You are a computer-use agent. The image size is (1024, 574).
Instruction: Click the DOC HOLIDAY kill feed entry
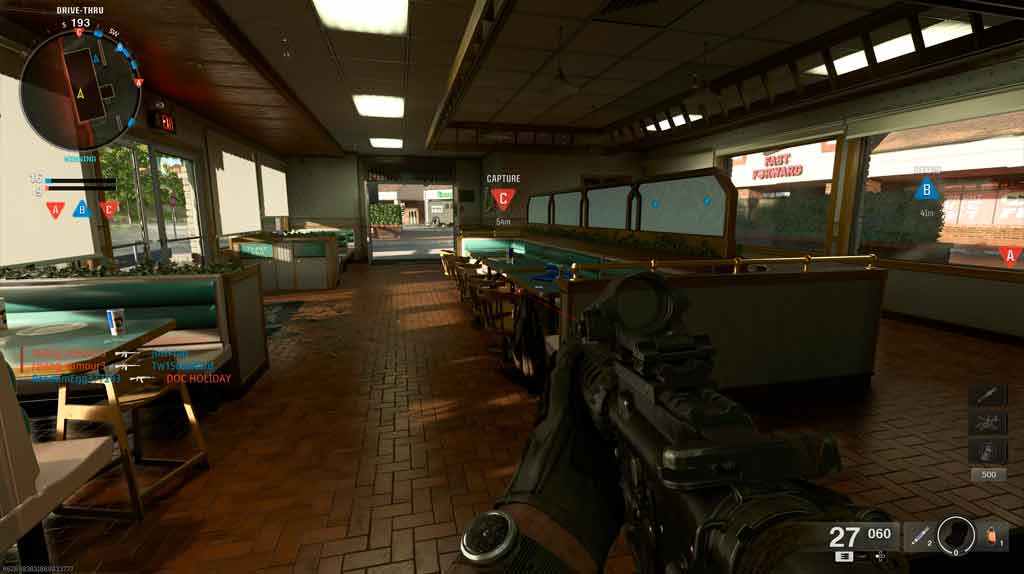click(x=198, y=379)
